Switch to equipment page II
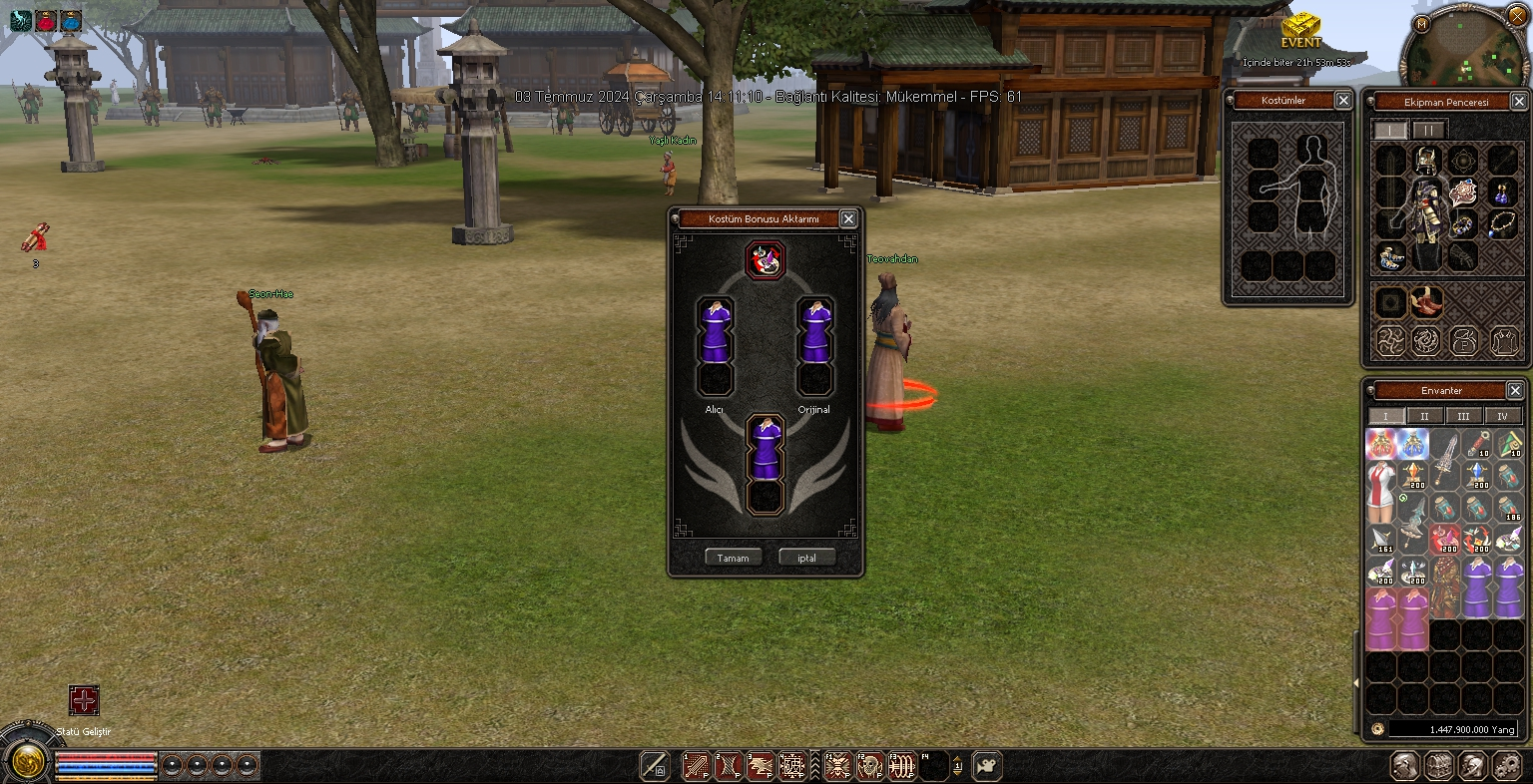1533x784 pixels. (1428, 131)
